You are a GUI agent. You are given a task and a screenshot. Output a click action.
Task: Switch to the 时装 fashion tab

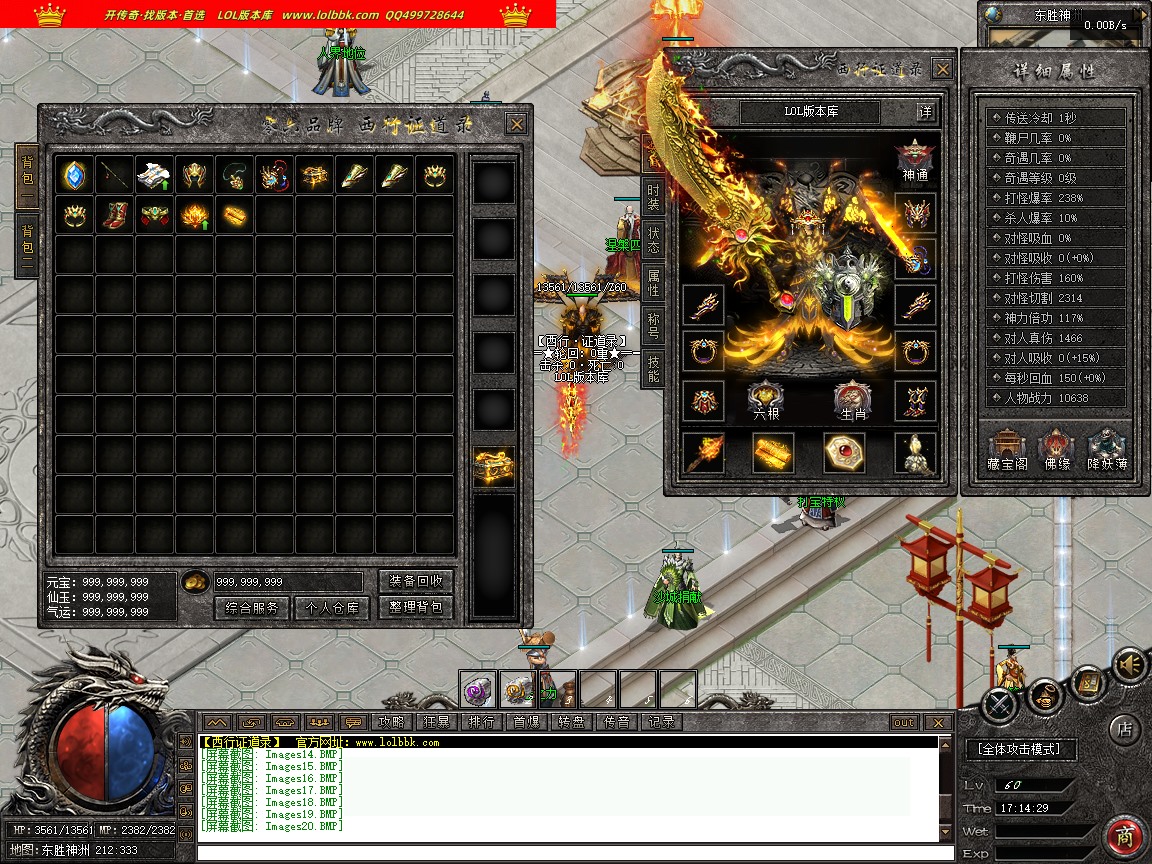point(653,196)
